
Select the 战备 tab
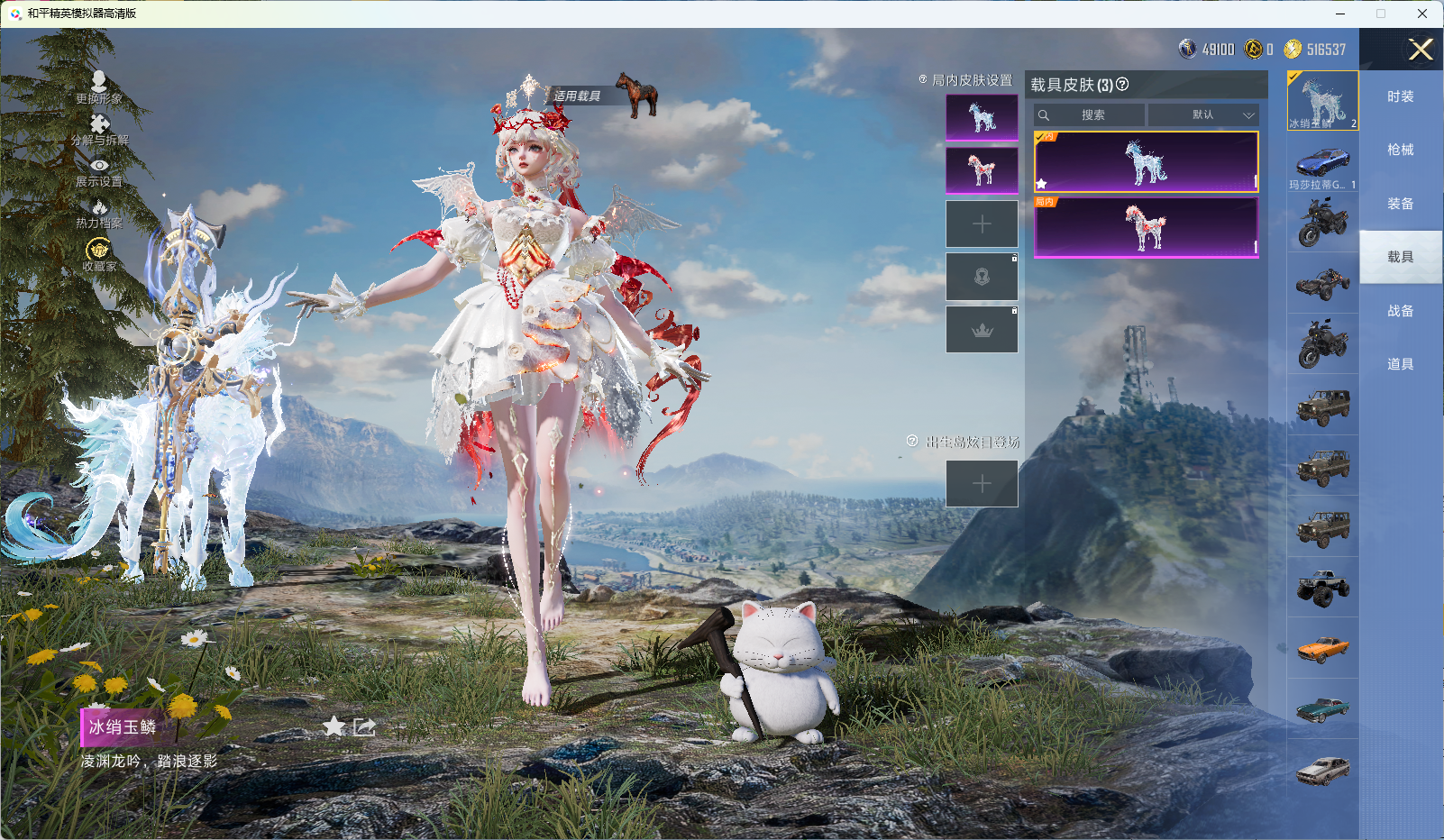pos(1400,311)
